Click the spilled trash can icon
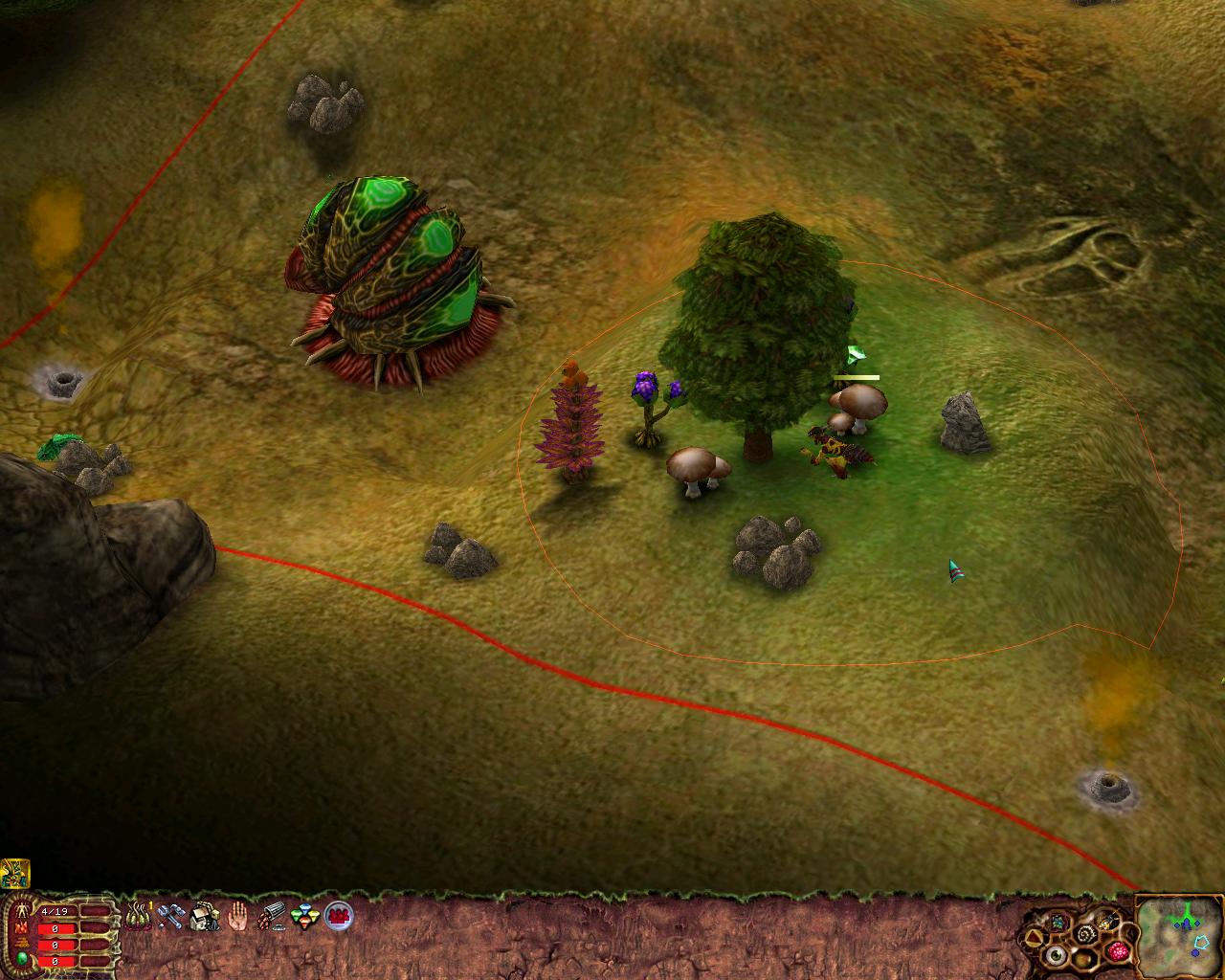1225x980 pixels. click(x=272, y=917)
